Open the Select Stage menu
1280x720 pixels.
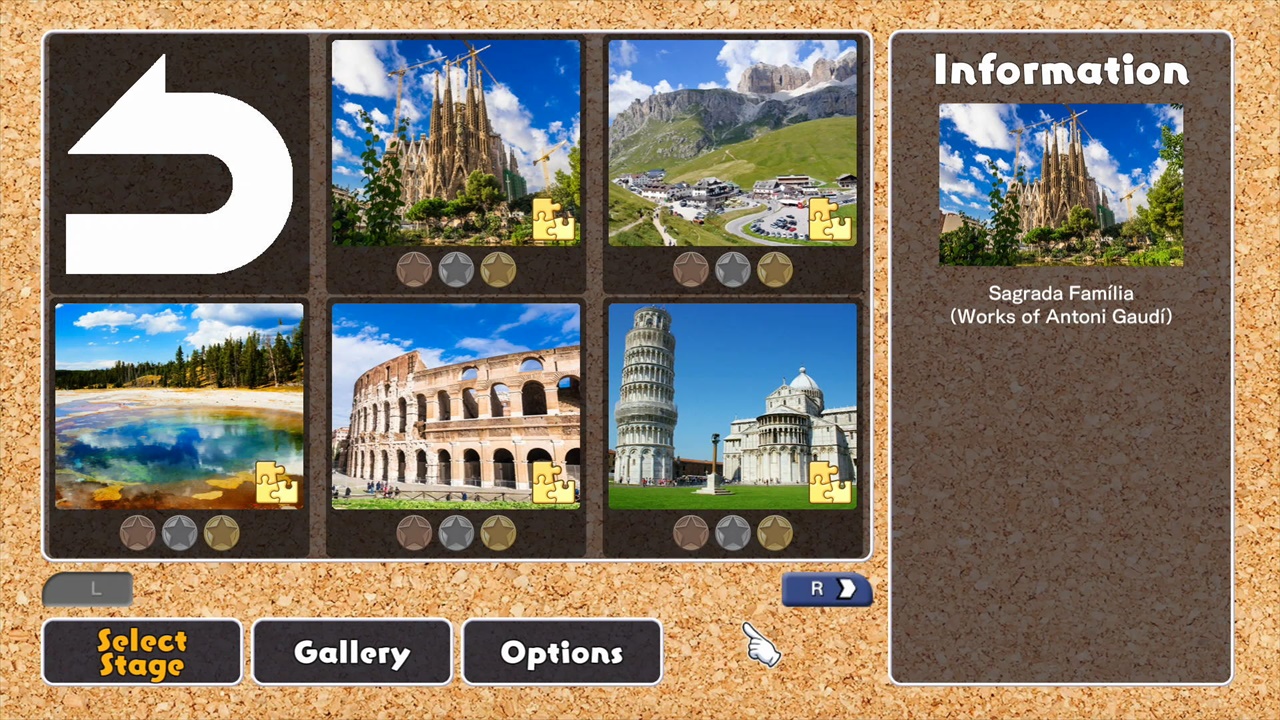click(x=141, y=652)
